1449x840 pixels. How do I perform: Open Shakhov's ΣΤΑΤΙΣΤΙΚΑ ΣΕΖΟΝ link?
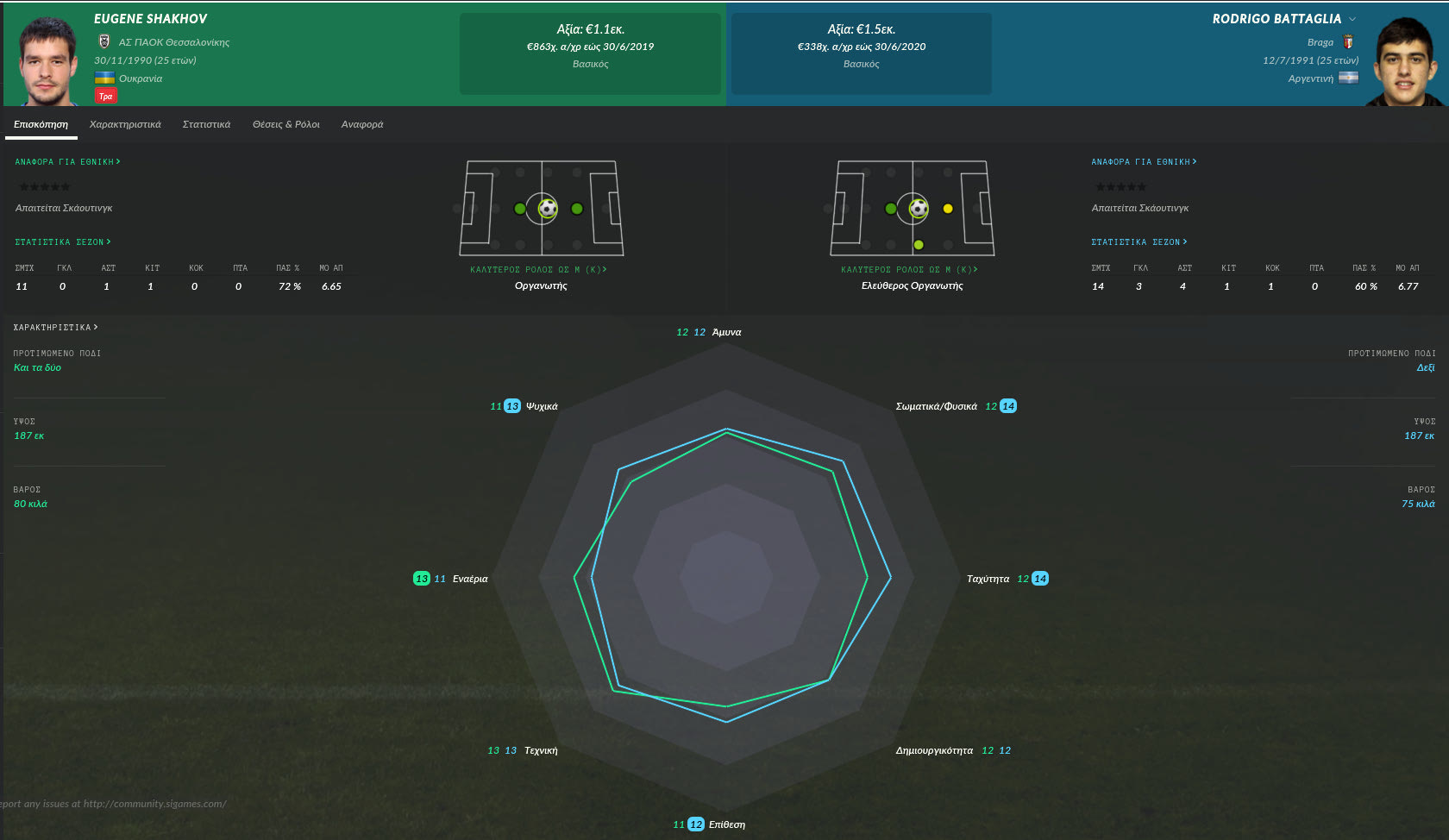pos(63,242)
